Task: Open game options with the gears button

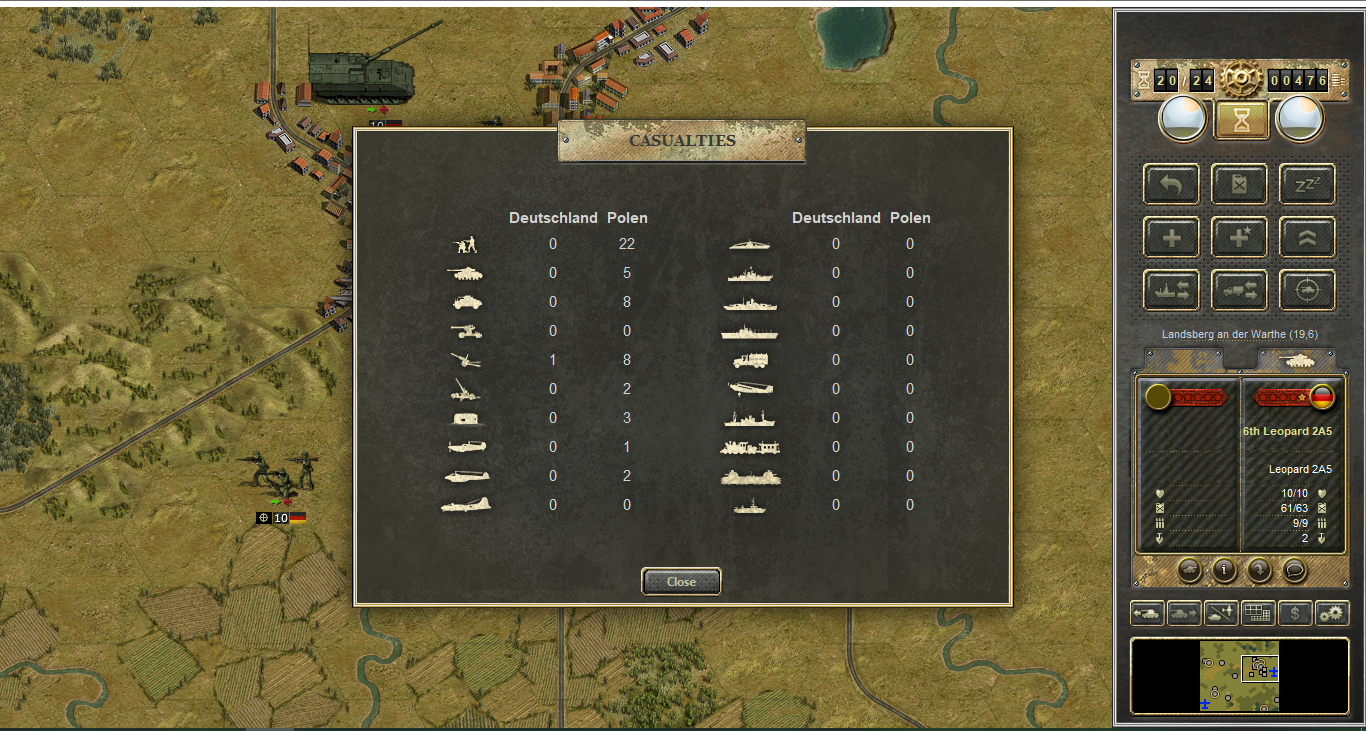Action: click(x=1332, y=613)
